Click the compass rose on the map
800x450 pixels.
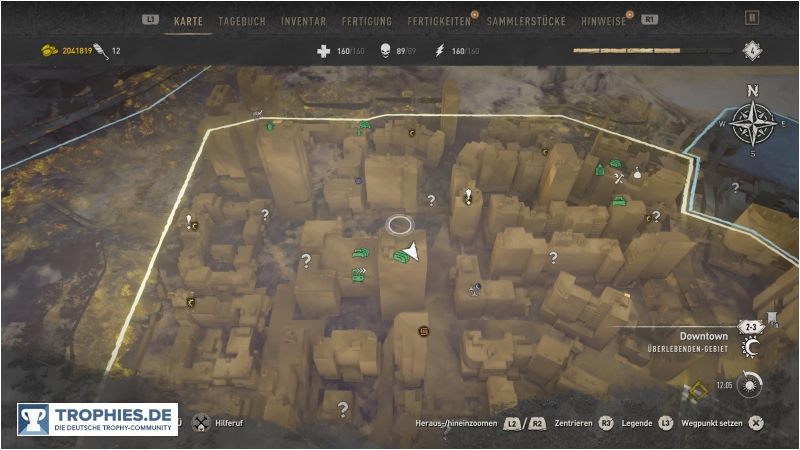tap(752, 123)
